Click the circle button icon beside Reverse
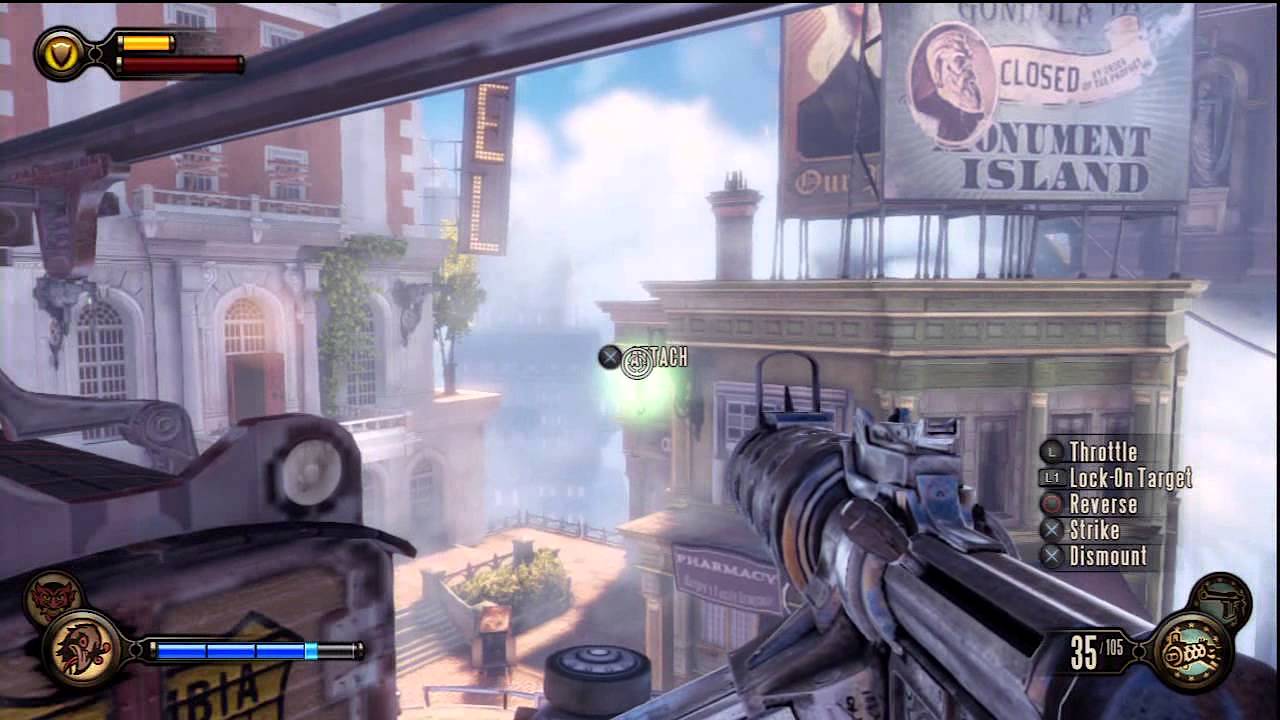The image size is (1280, 720). [x=1053, y=505]
